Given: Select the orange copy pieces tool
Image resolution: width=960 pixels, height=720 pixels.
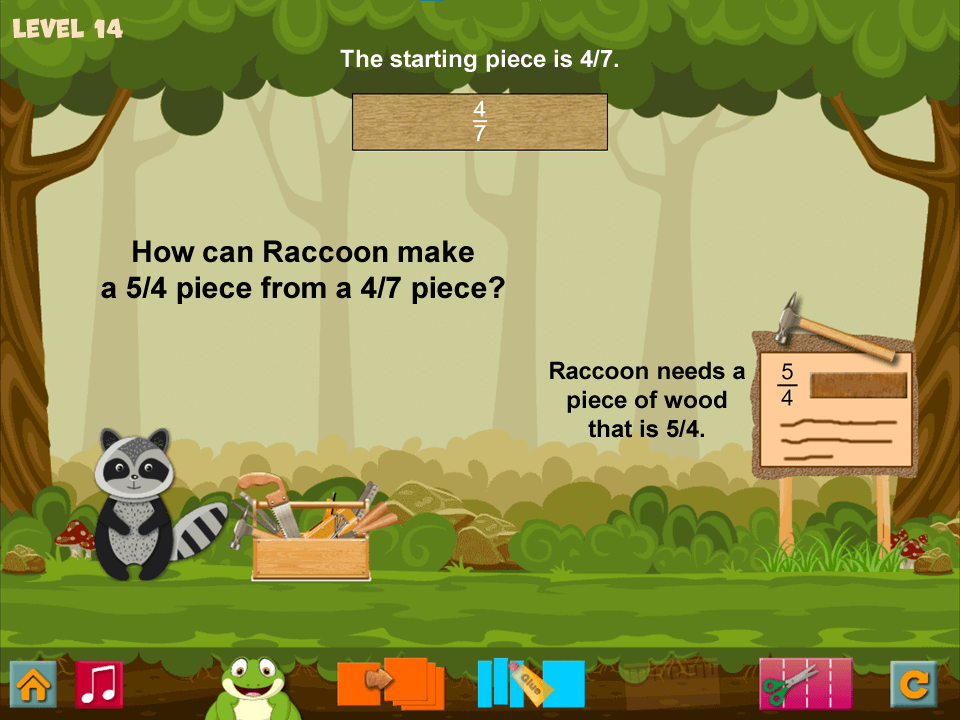Looking at the screenshot, I should [390, 683].
